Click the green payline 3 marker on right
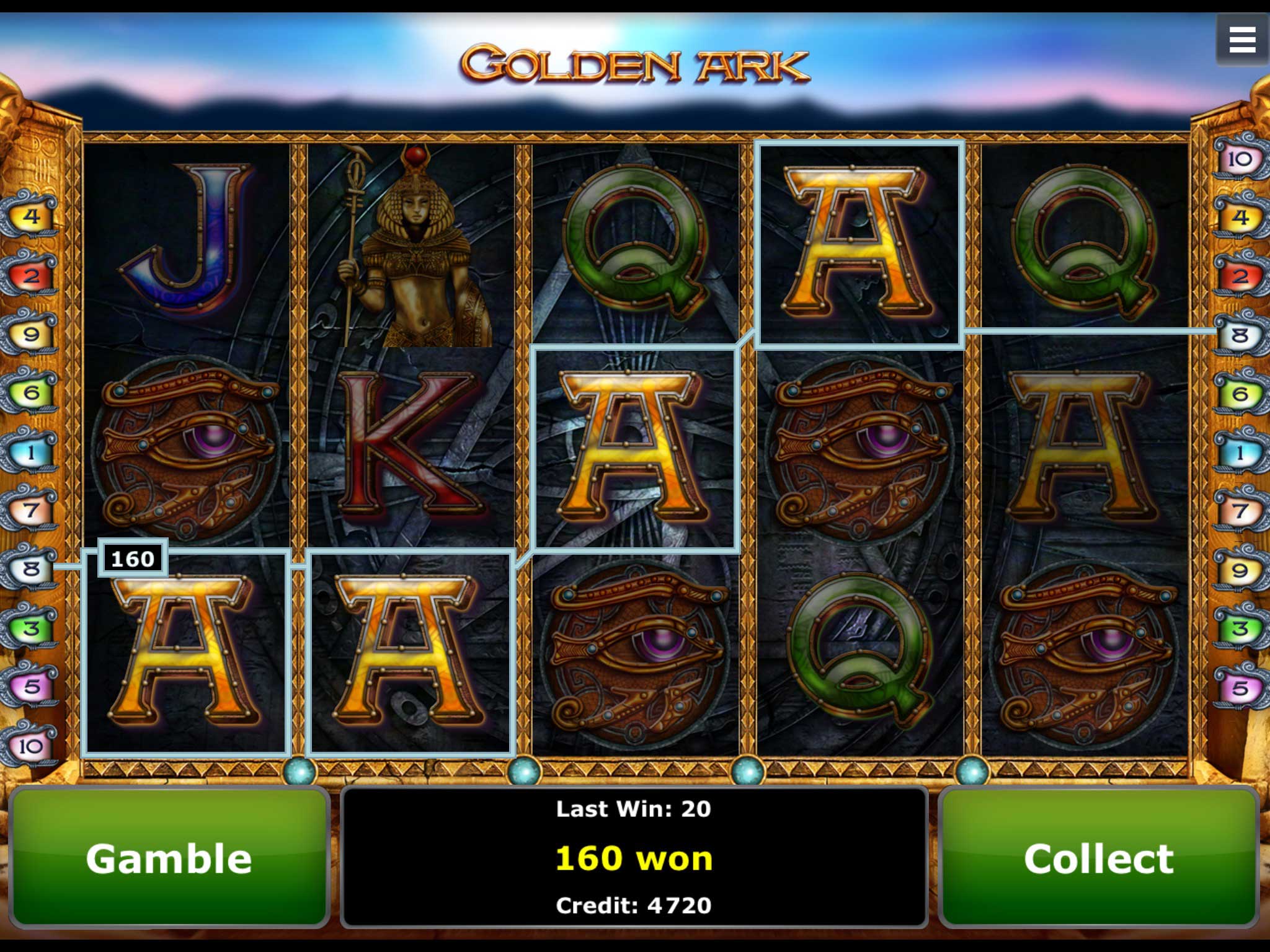Screen dimensions: 1270x952 [x=1240, y=629]
